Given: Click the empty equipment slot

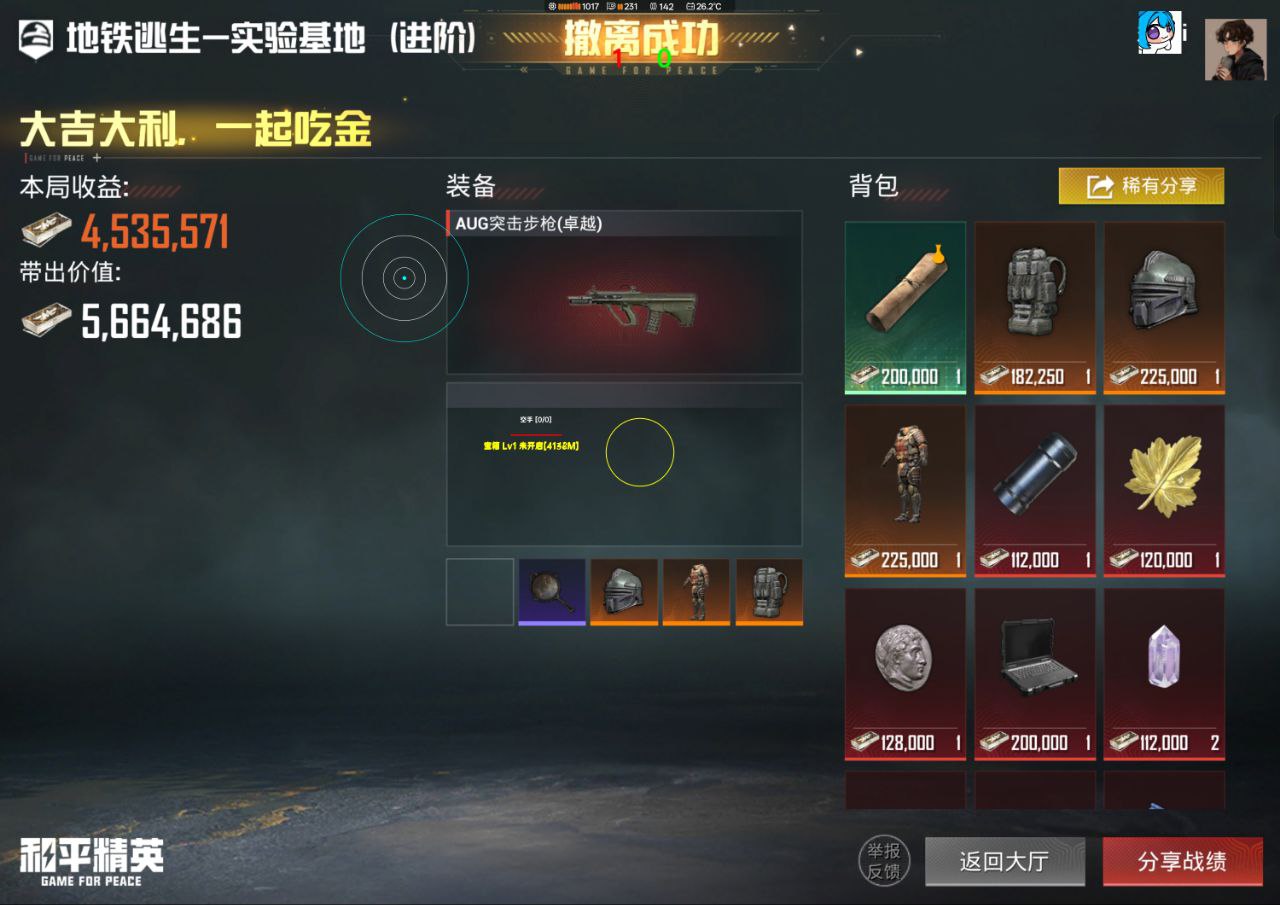Looking at the screenshot, I should (479, 591).
